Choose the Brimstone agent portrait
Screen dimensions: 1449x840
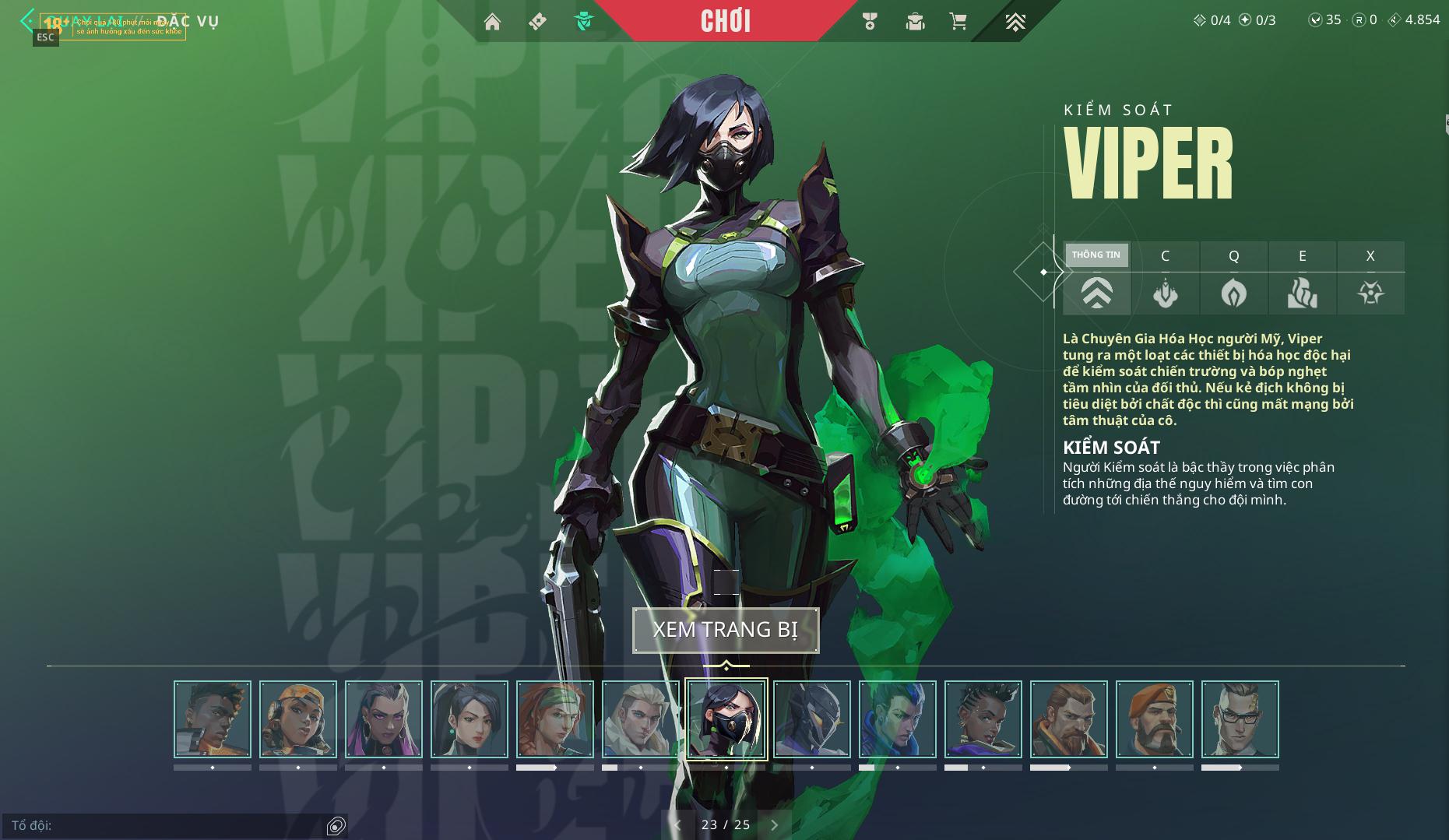1155,719
